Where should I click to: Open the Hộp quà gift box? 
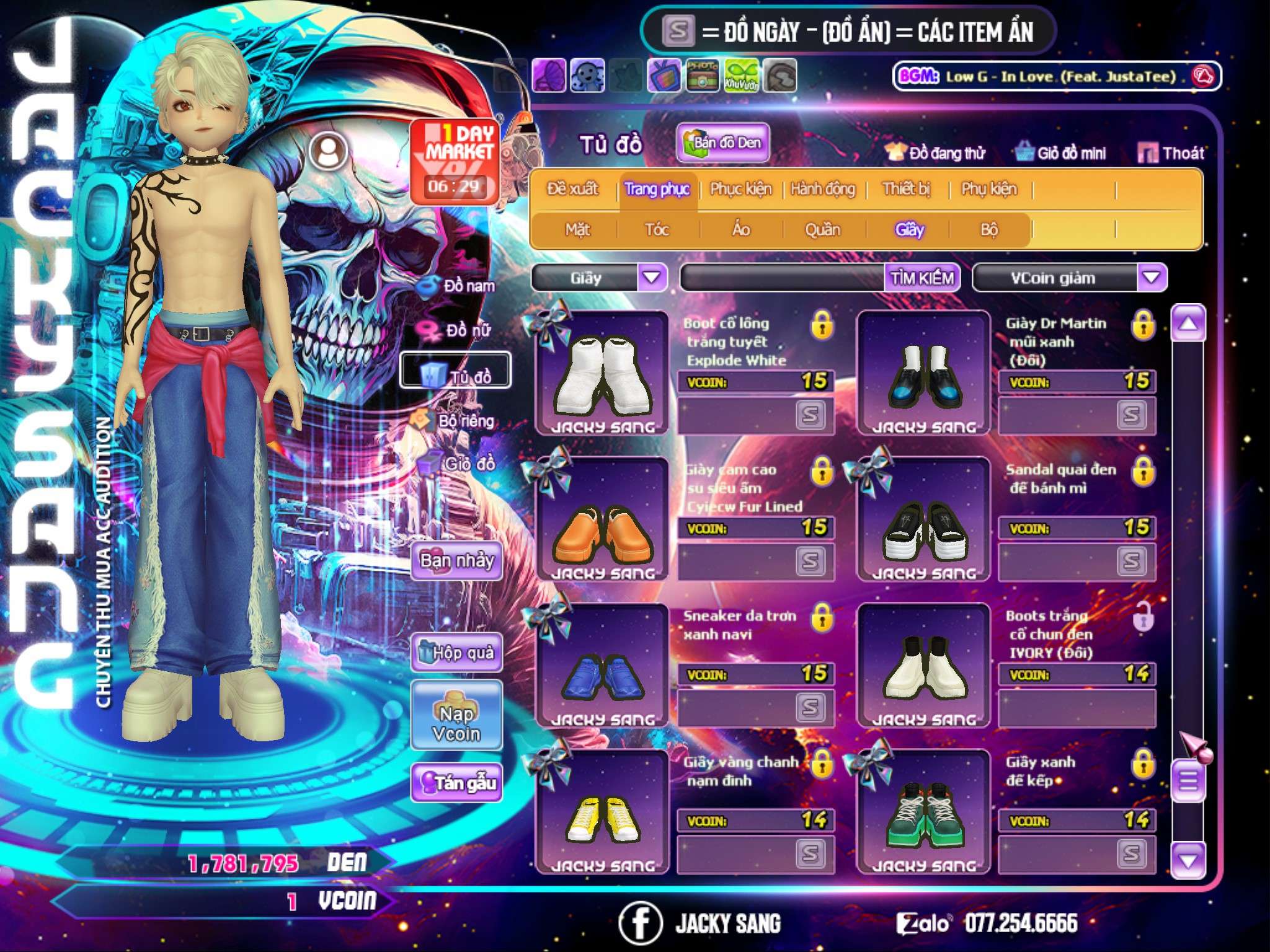(x=456, y=653)
